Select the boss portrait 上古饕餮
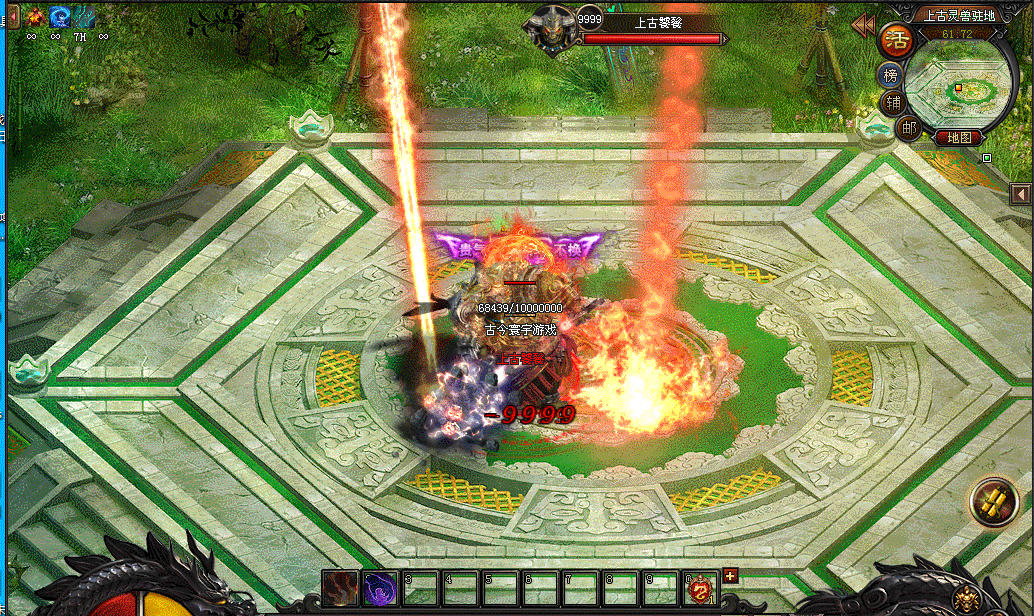This screenshot has height=616, width=1034. [x=552, y=26]
